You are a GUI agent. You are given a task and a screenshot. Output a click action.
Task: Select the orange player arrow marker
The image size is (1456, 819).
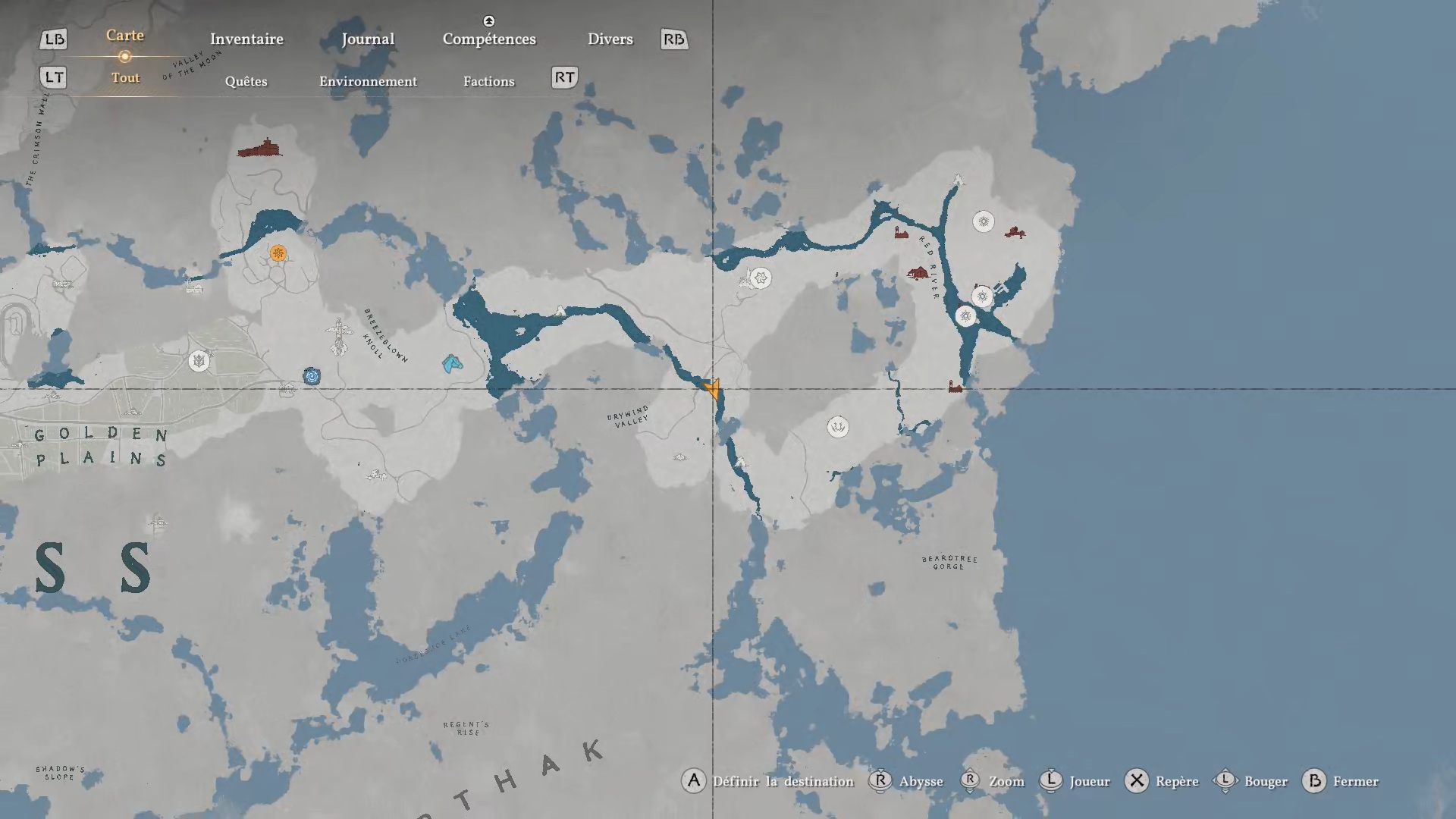click(x=712, y=390)
